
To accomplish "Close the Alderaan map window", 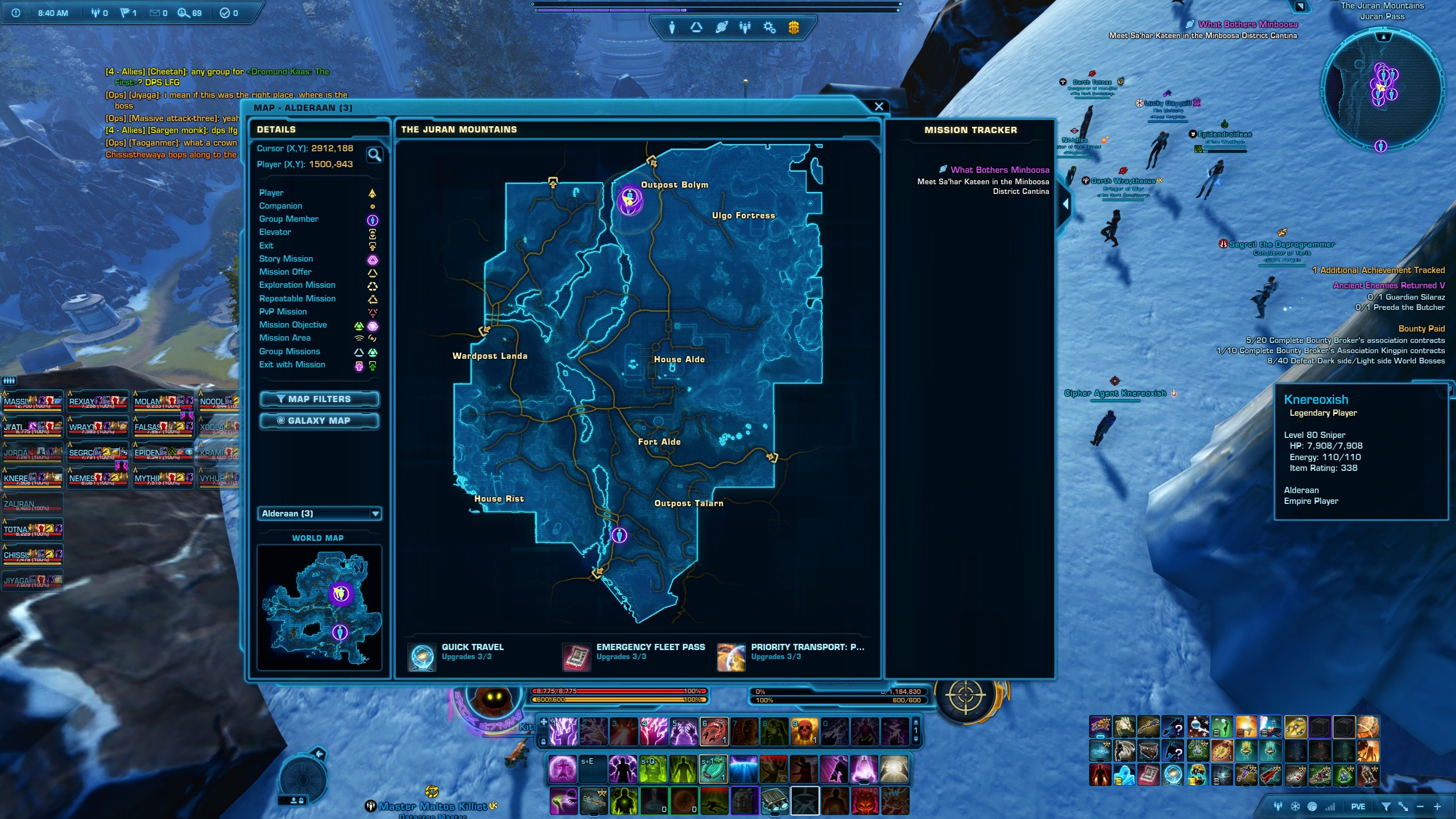I will (879, 106).
